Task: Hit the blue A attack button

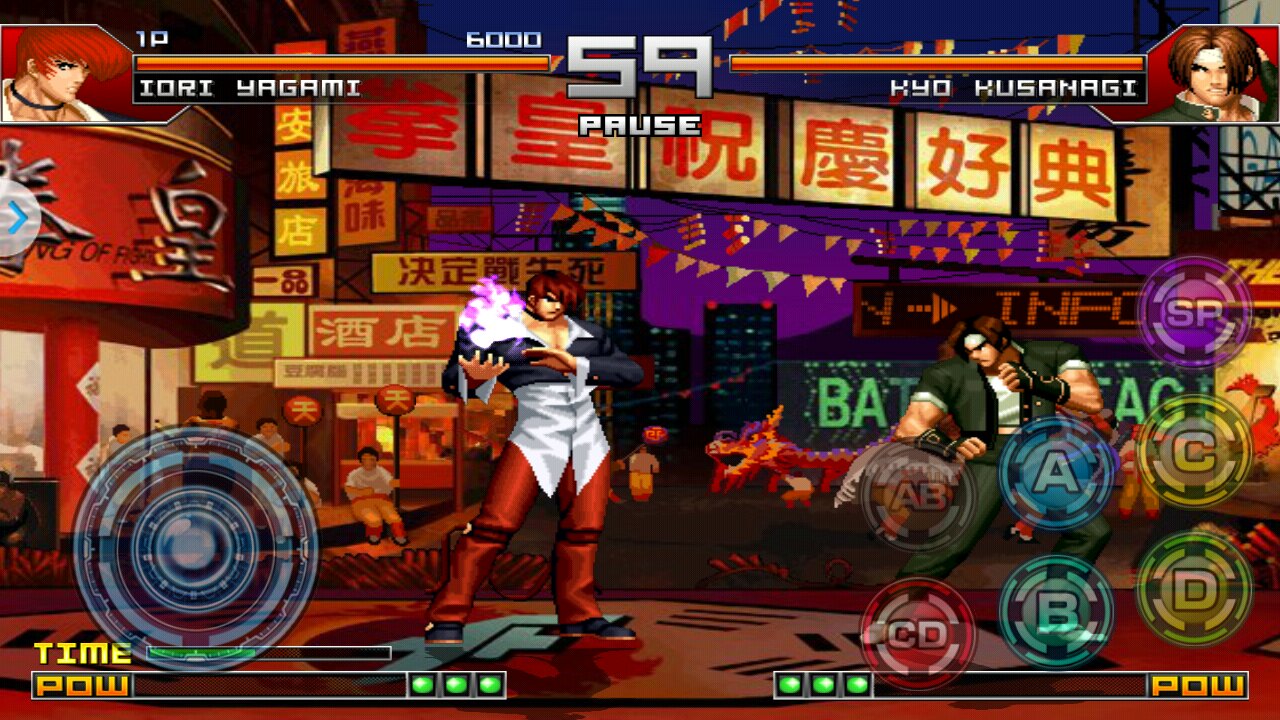Action: point(1056,472)
